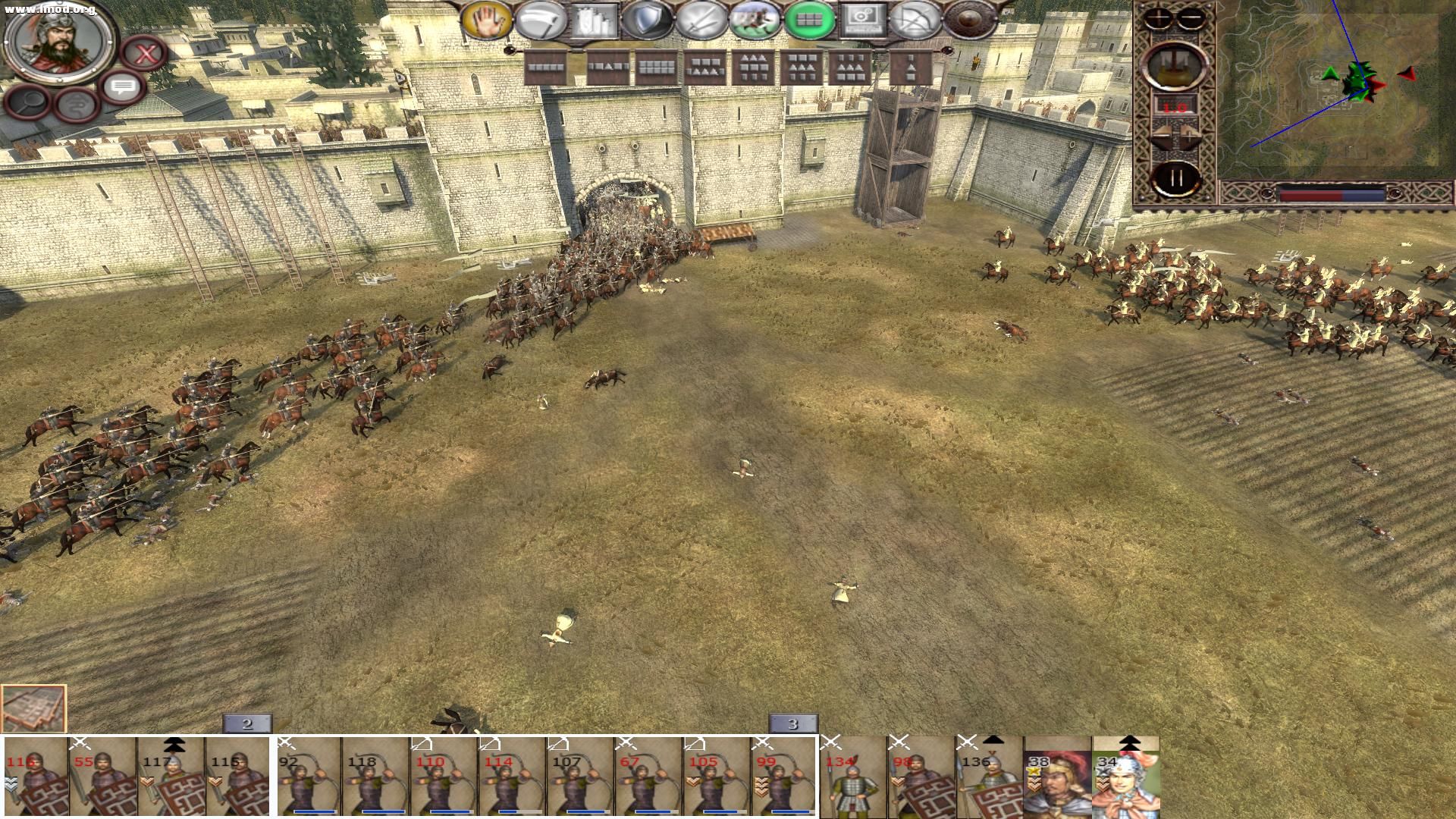The width and height of the screenshot is (1456, 819).
Task: Choose the single column group formation
Action: click(909, 68)
